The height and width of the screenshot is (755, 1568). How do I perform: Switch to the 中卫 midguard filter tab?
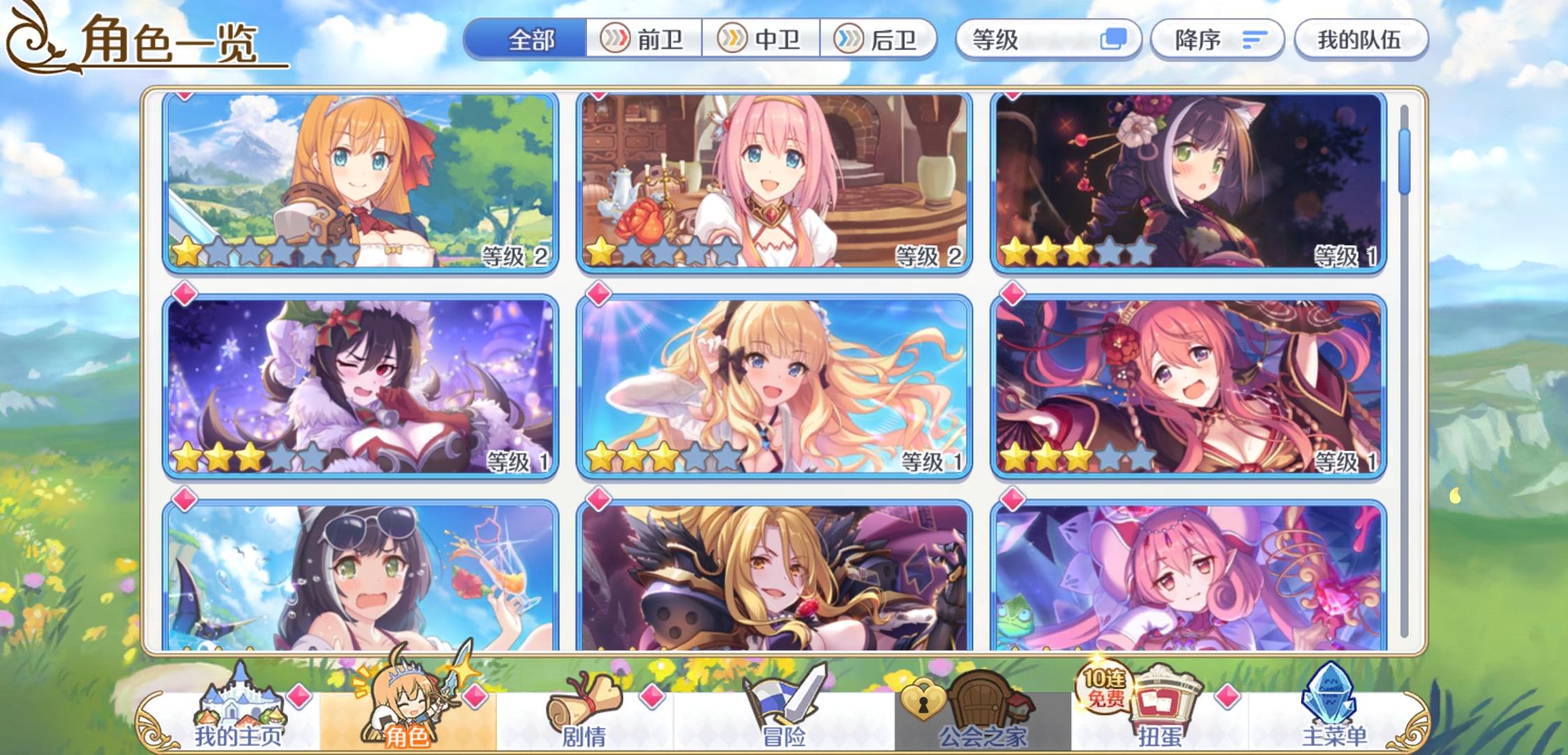coord(762,40)
